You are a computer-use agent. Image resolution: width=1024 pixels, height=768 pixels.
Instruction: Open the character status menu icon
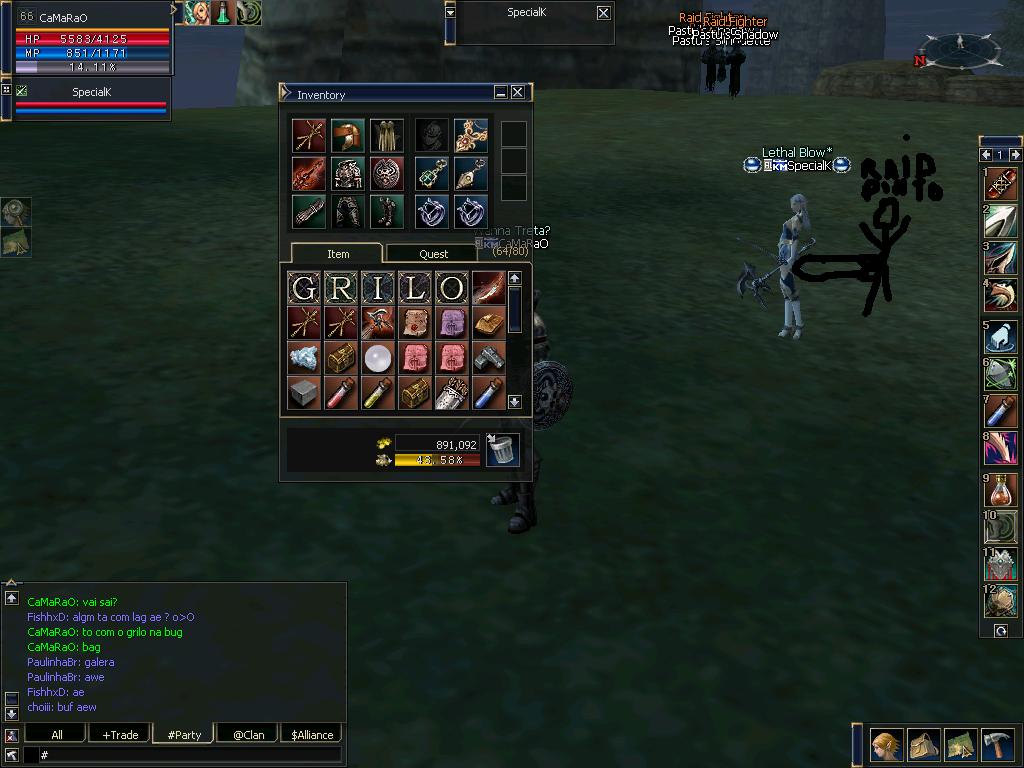[886, 745]
